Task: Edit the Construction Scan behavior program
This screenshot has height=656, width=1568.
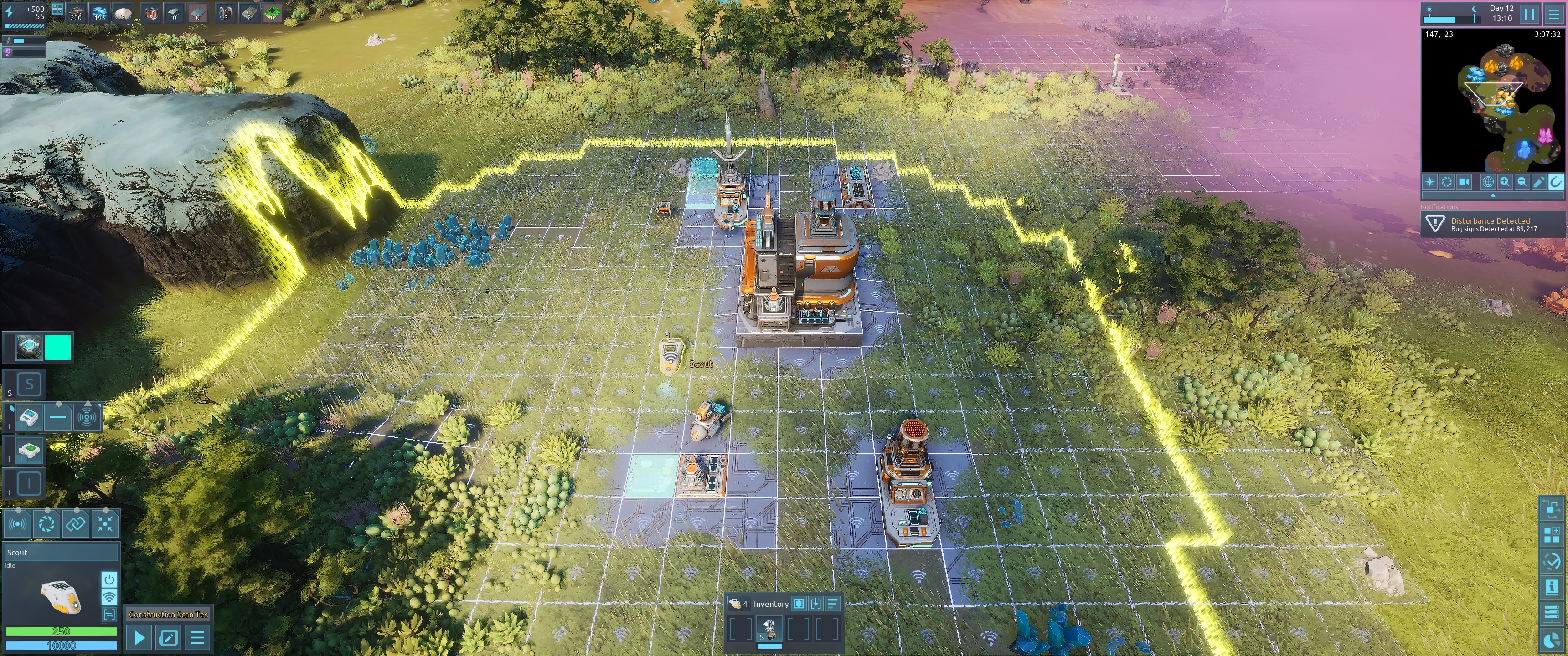Action: tap(168, 638)
